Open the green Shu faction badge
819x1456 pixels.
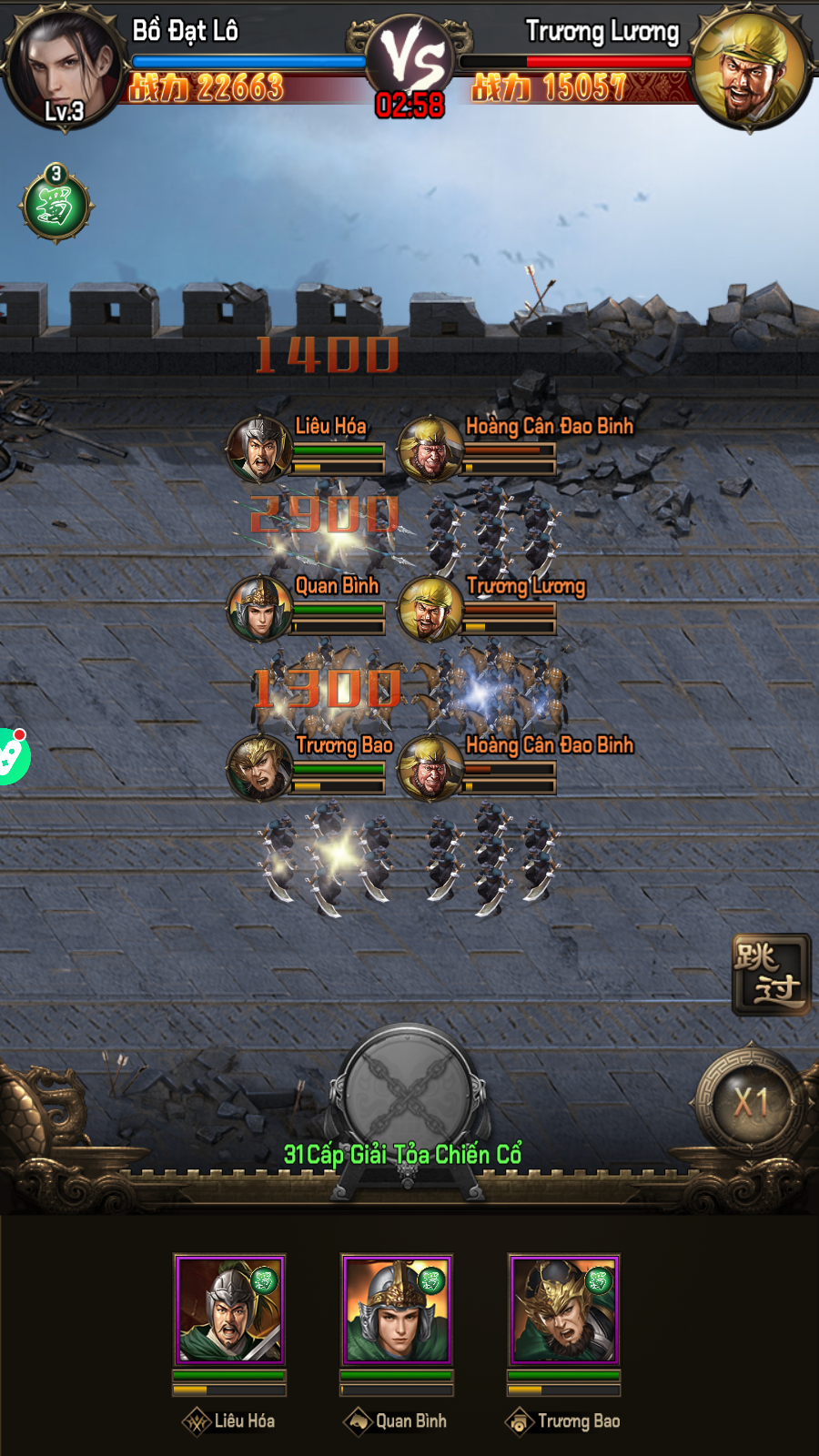point(56,205)
